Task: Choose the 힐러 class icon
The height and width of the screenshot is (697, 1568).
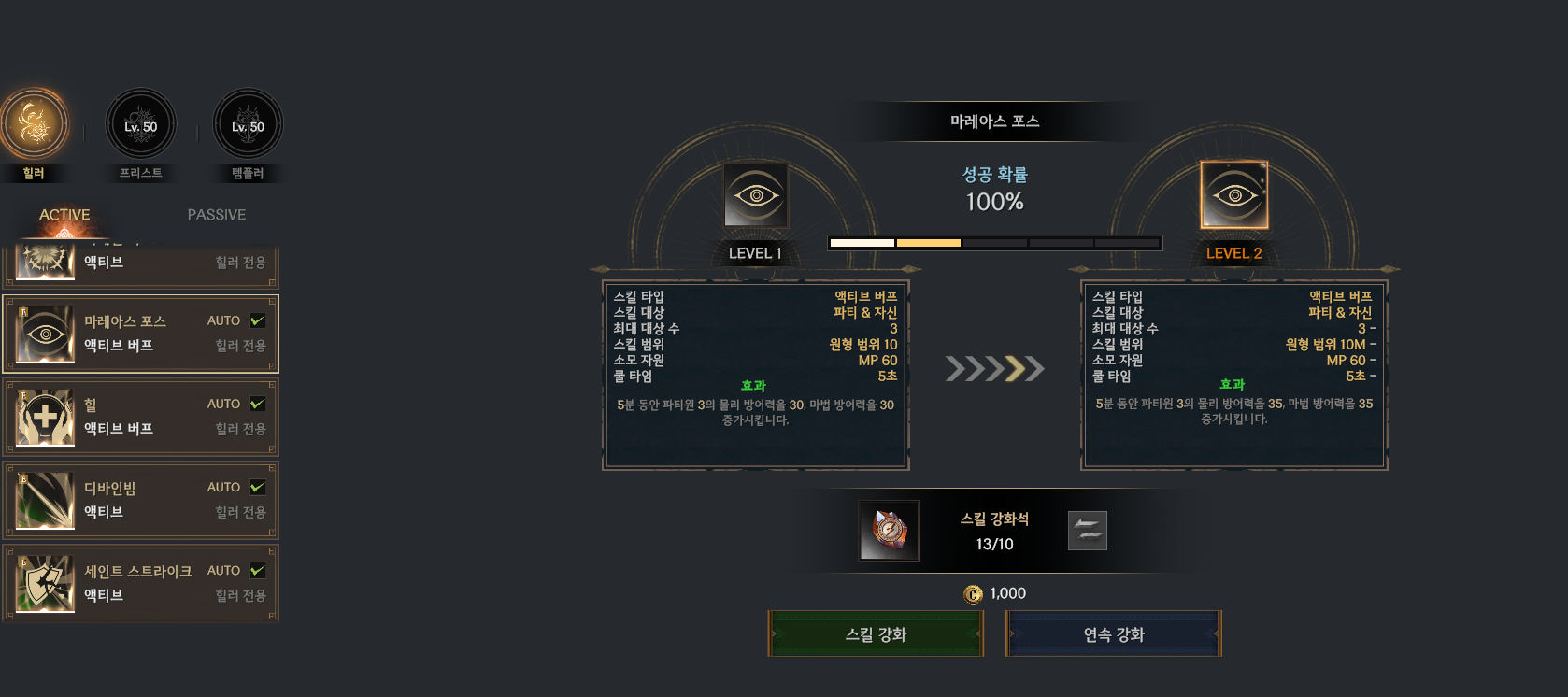Action: (x=34, y=124)
